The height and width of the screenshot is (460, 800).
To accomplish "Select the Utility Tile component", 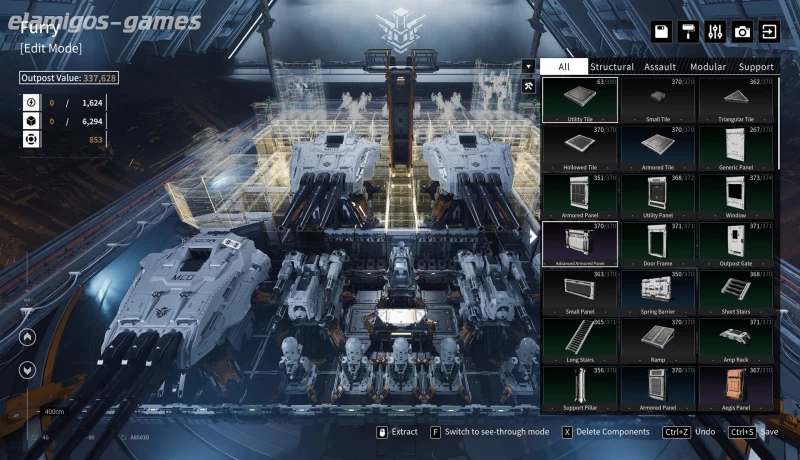I will pos(580,100).
